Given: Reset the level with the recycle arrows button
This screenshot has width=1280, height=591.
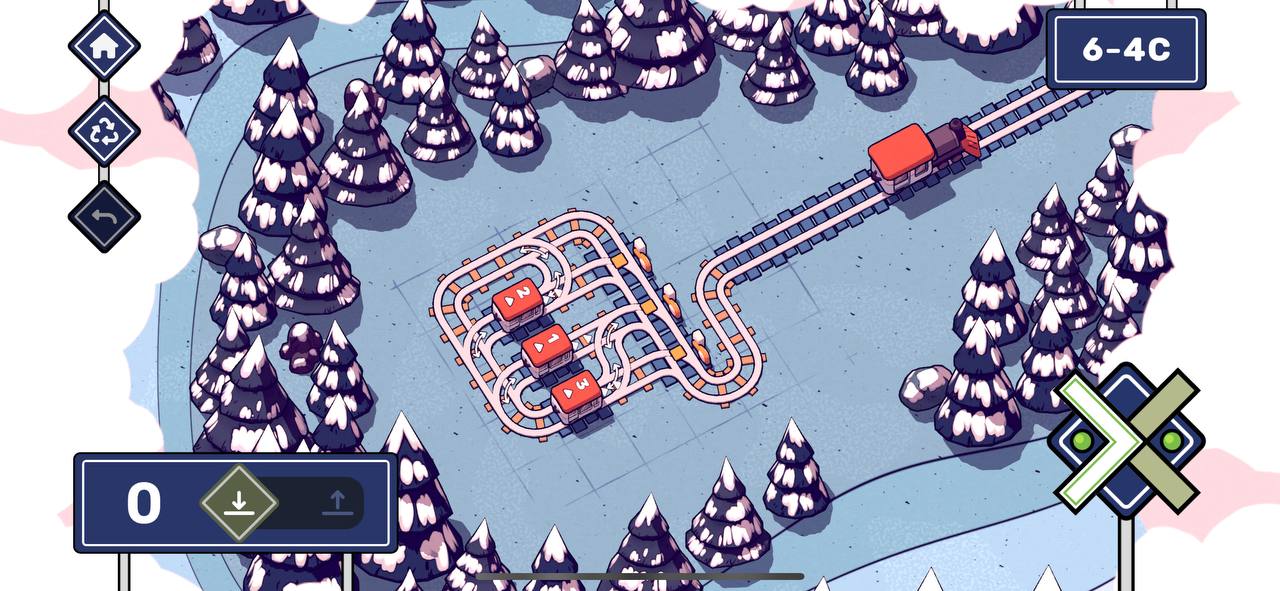Looking at the screenshot, I should (x=104, y=132).
